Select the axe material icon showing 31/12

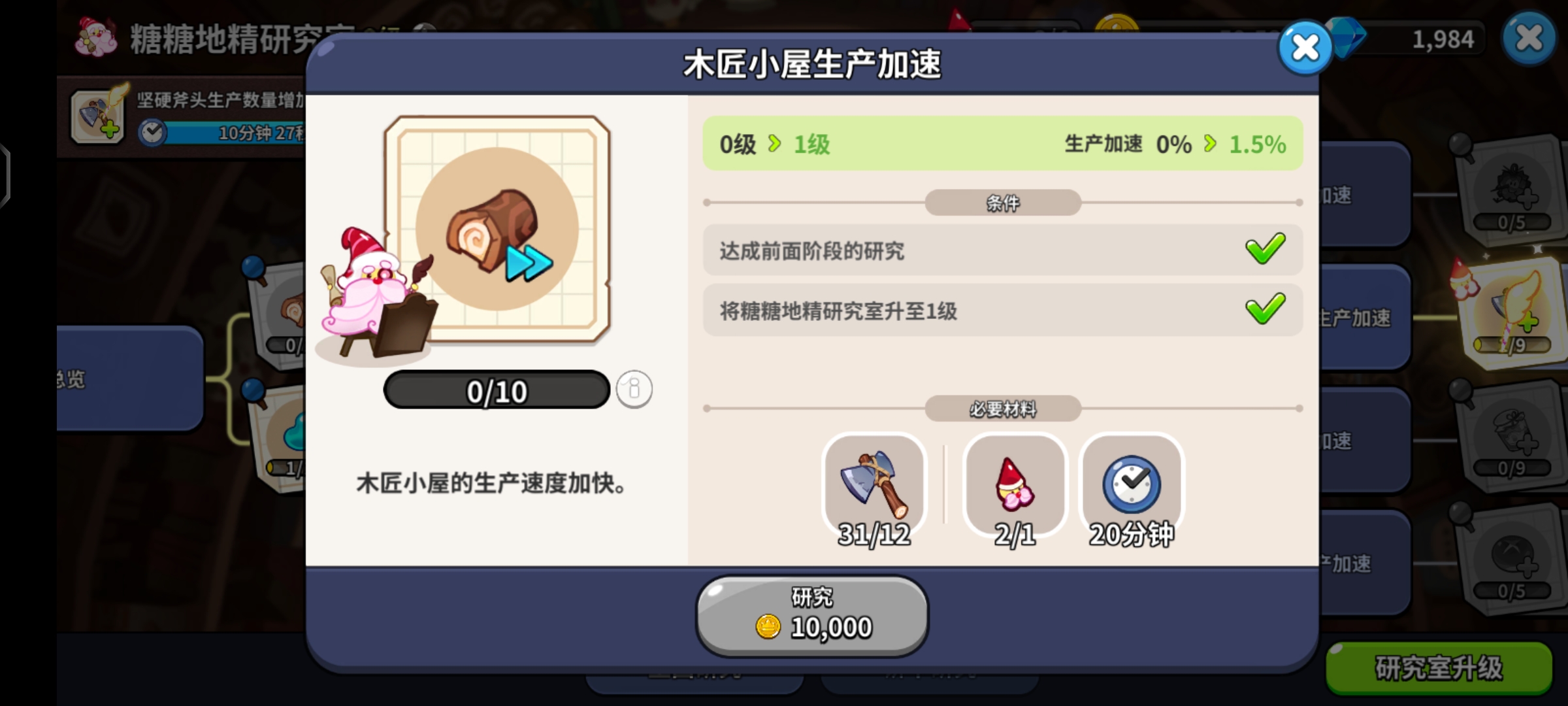pos(874,485)
